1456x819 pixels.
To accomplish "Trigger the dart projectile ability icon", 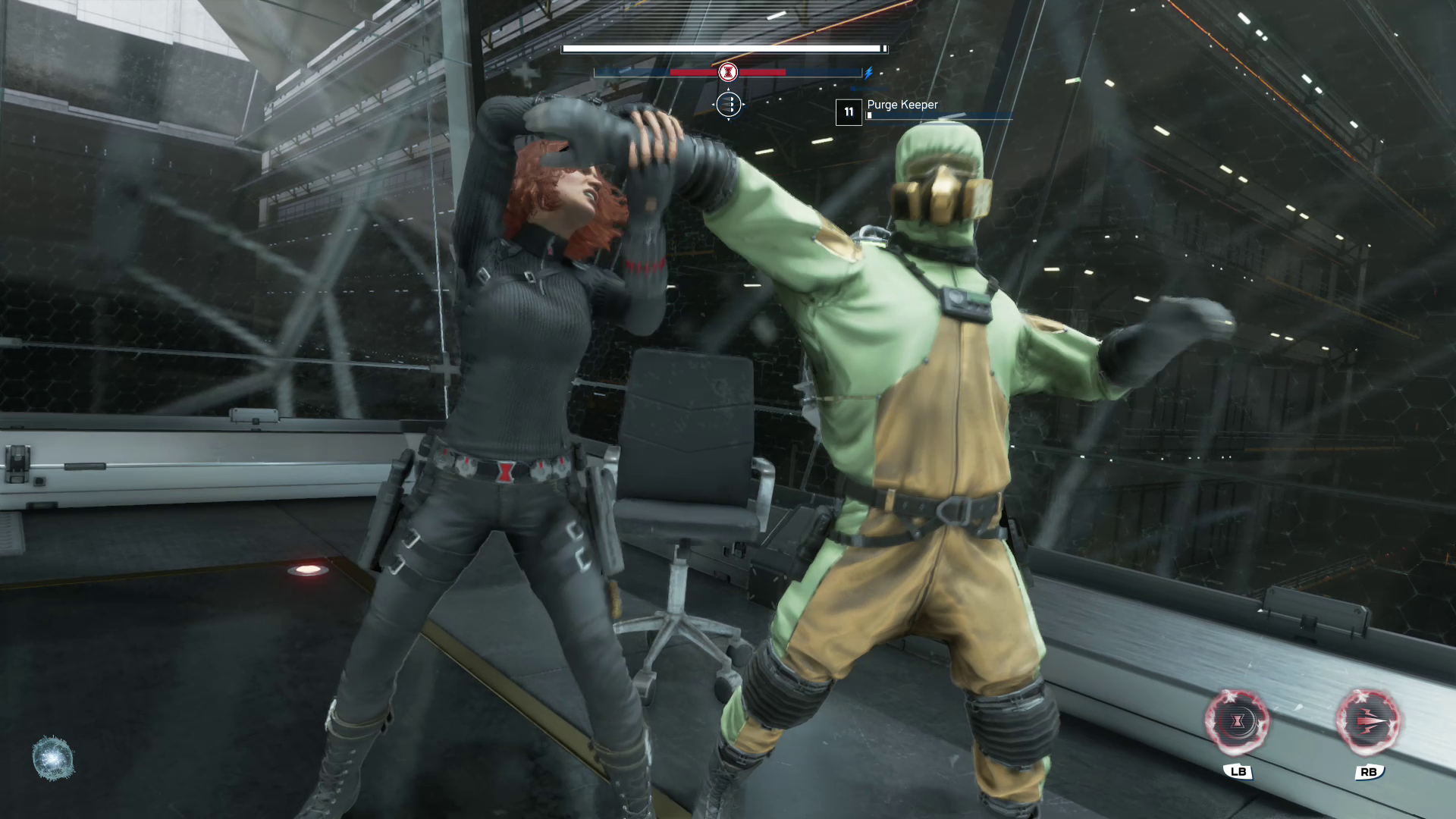I will click(x=1368, y=721).
